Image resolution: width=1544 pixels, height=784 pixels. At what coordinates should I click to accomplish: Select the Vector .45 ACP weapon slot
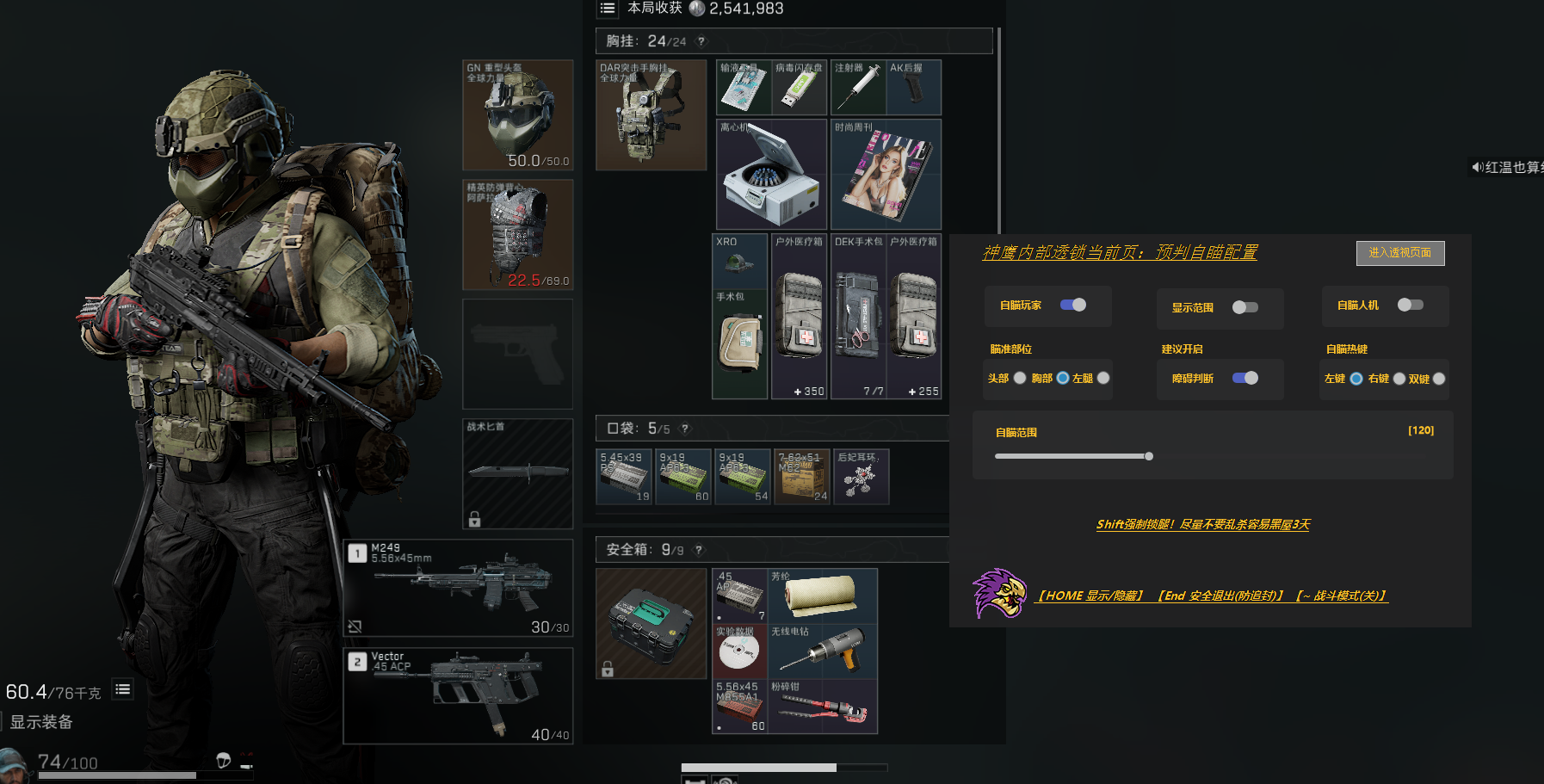tap(458, 695)
